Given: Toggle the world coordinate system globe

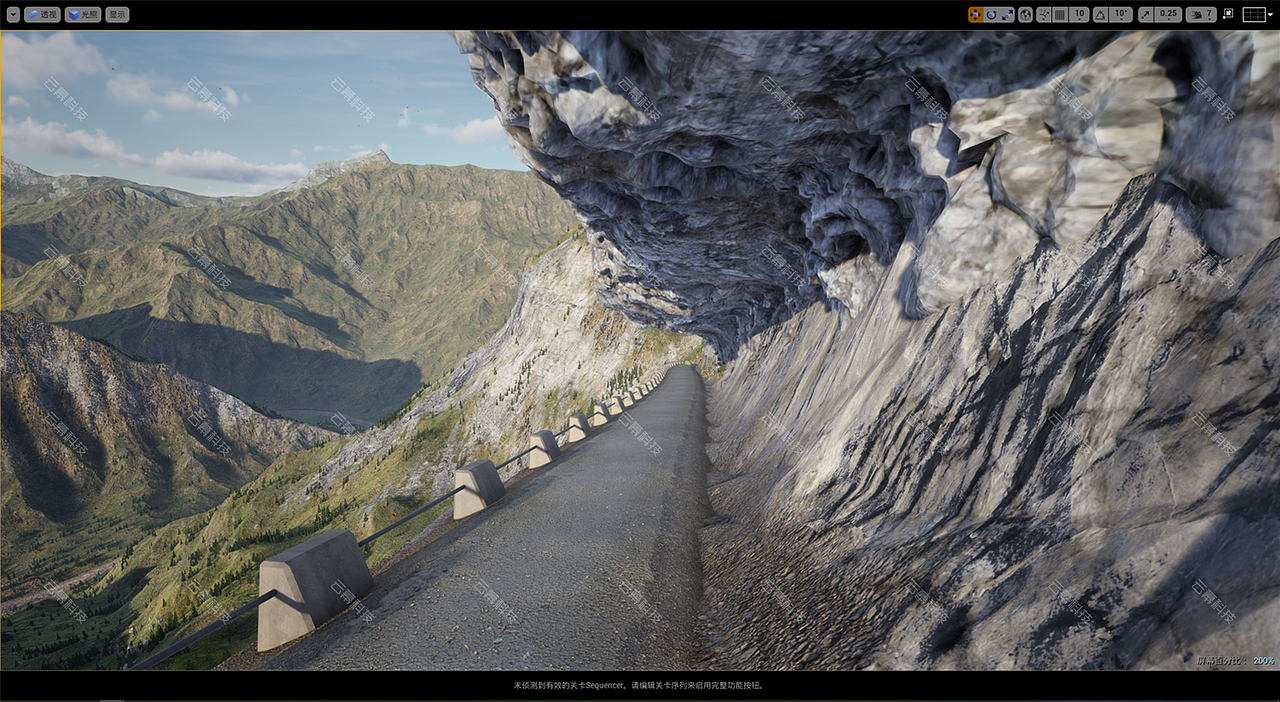Looking at the screenshot, I should click(x=1025, y=15).
